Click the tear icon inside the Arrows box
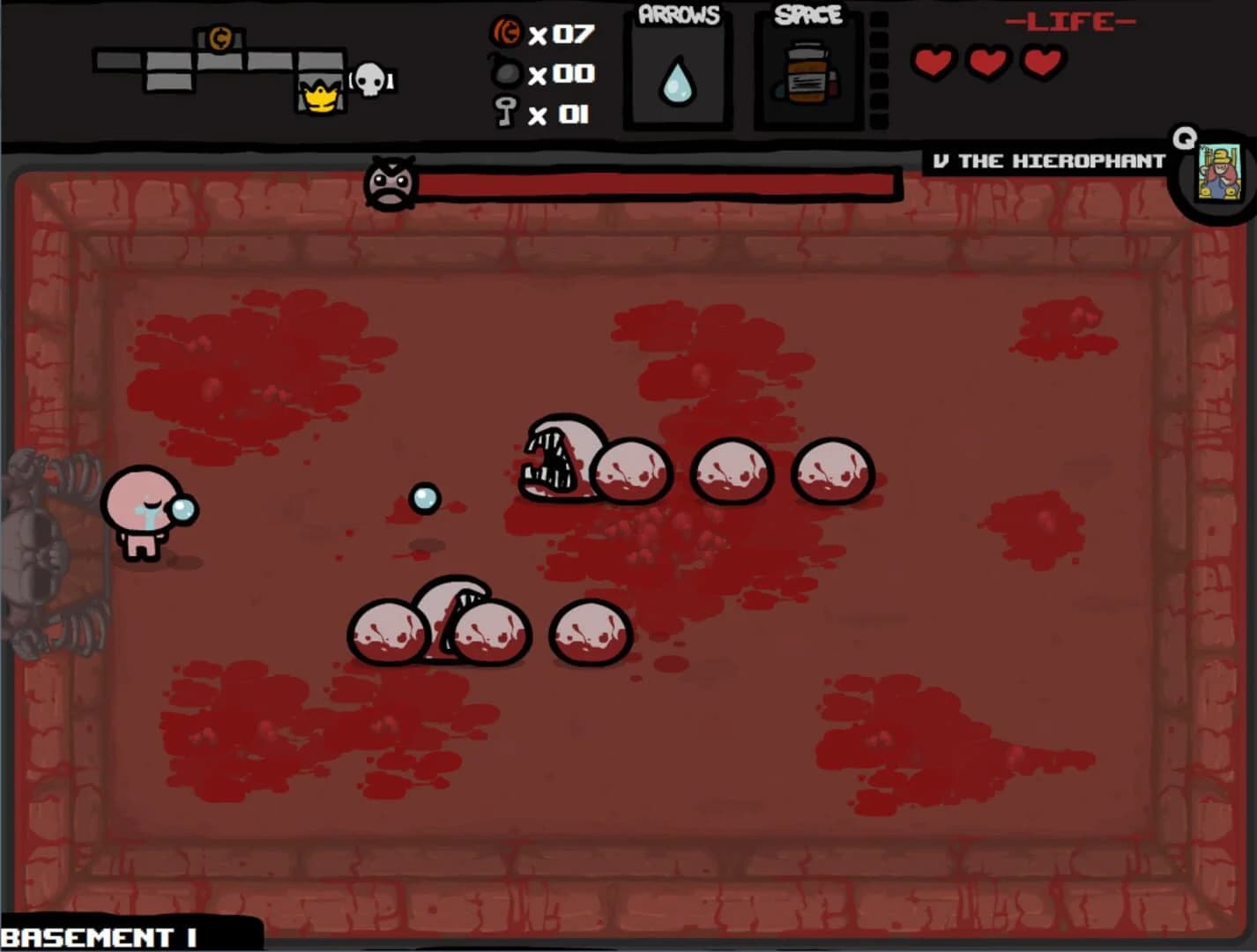 click(x=675, y=81)
